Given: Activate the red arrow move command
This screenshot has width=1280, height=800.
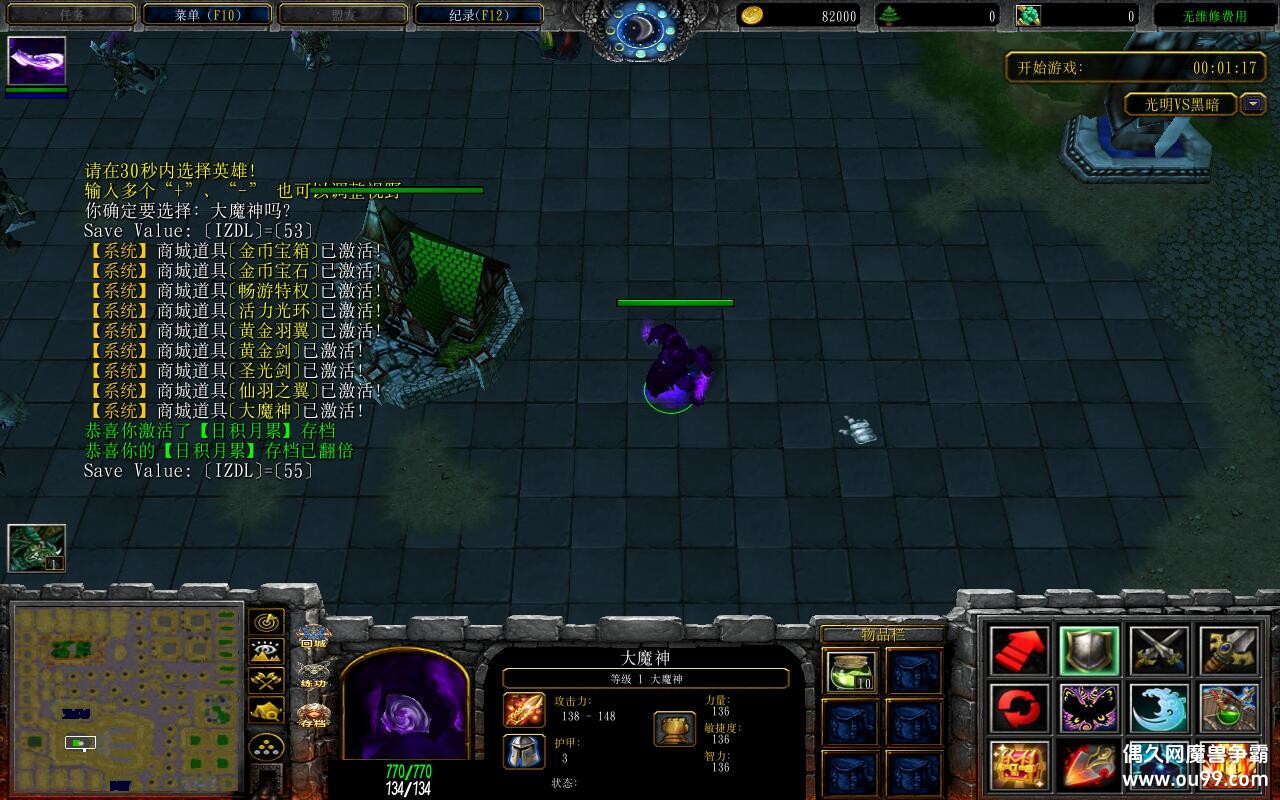Looking at the screenshot, I should 1020,651.
